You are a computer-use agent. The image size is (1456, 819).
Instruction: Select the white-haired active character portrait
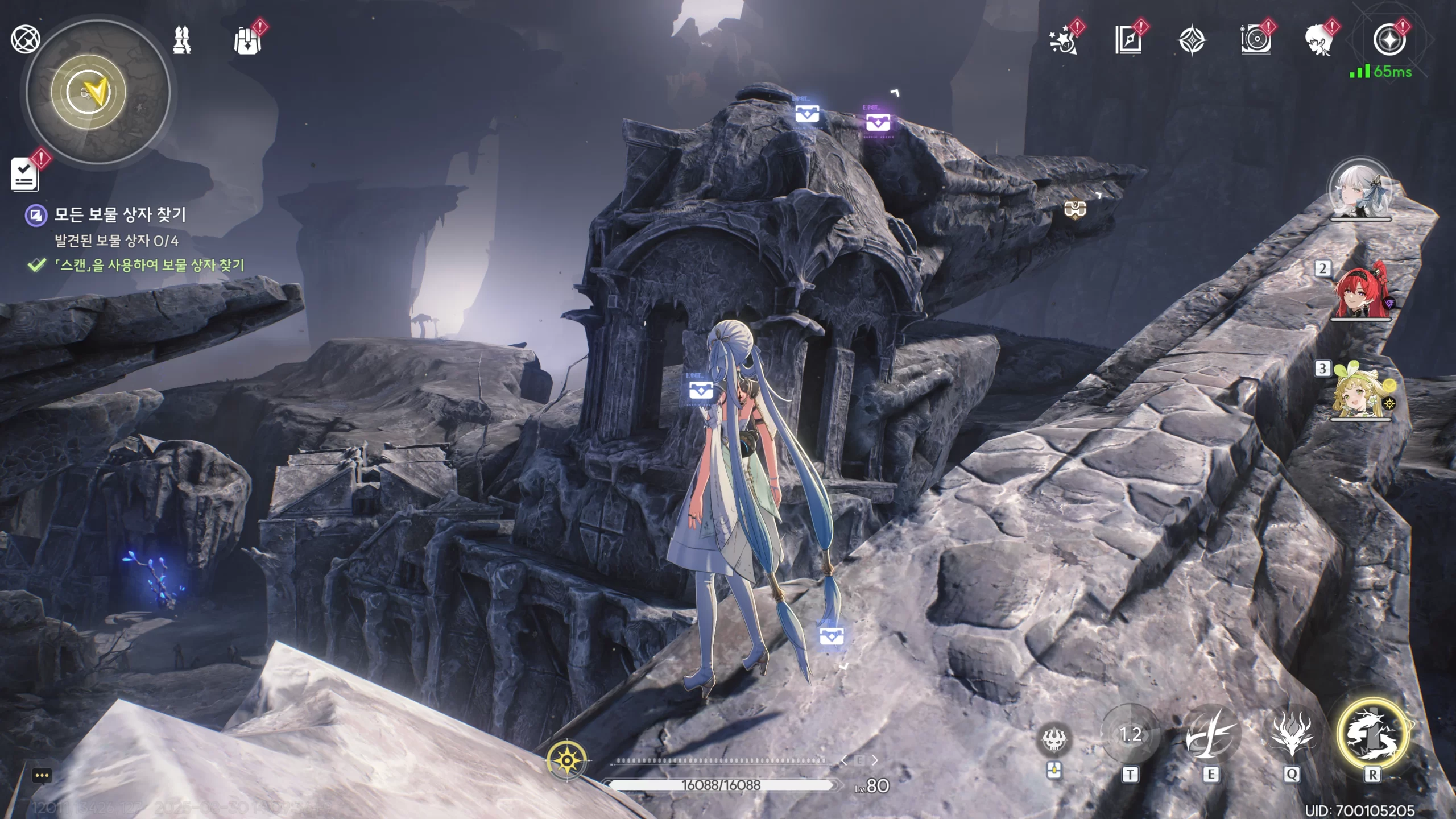point(1360,191)
